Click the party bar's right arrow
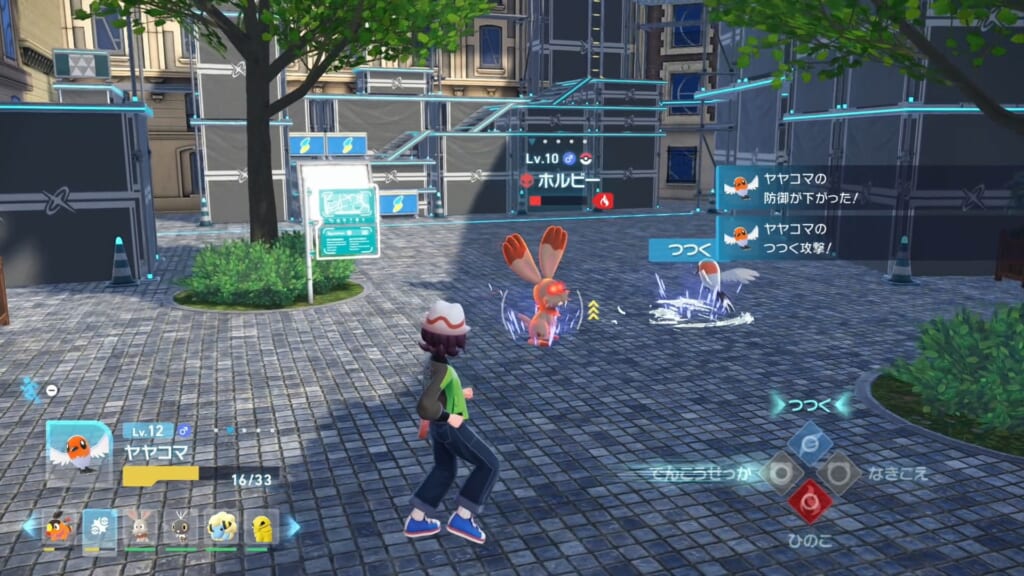 tap(292, 526)
